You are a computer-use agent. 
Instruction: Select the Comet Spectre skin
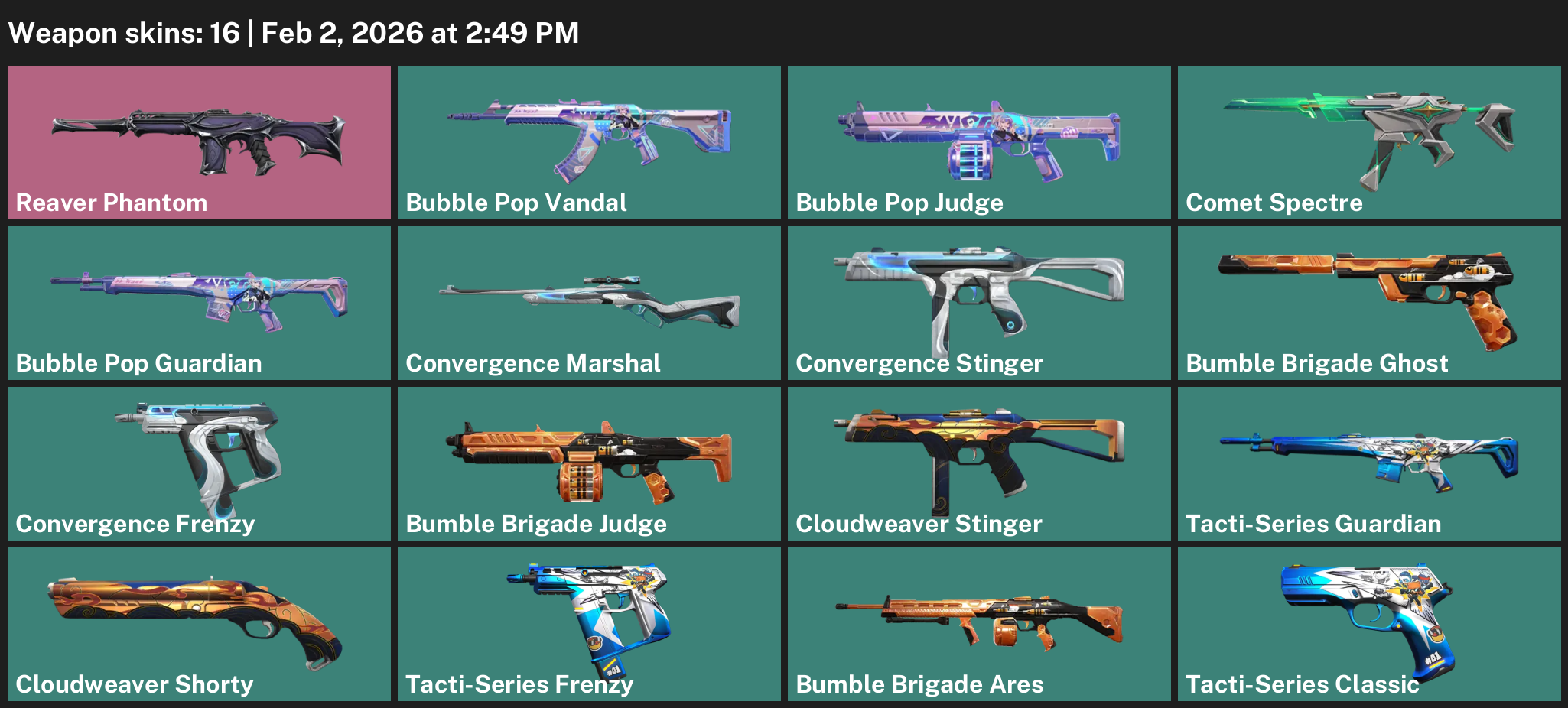[1369, 142]
